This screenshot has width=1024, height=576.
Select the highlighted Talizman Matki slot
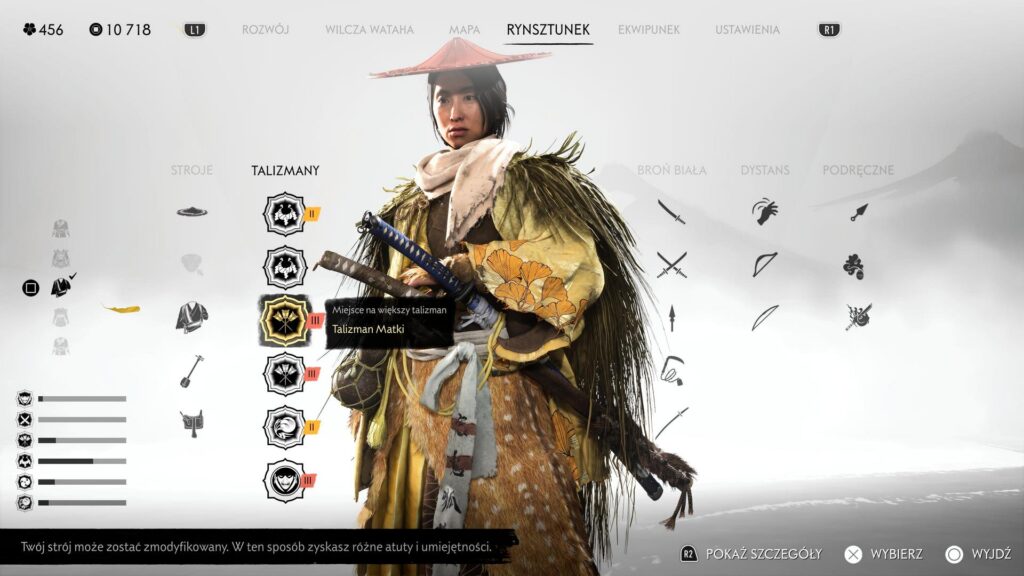tap(284, 320)
